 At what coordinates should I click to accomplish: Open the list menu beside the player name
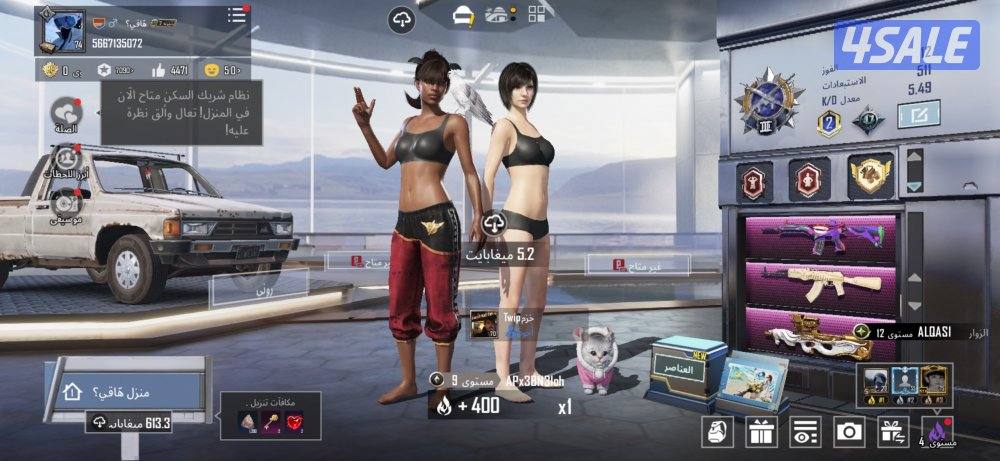(237, 15)
